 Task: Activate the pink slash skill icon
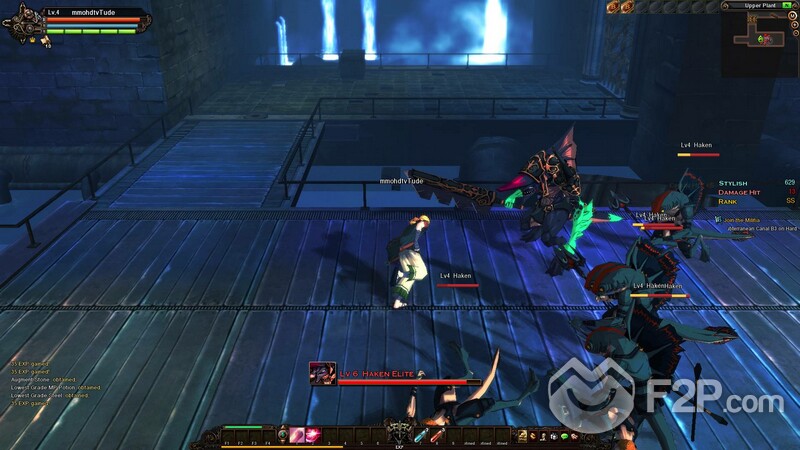(297, 434)
